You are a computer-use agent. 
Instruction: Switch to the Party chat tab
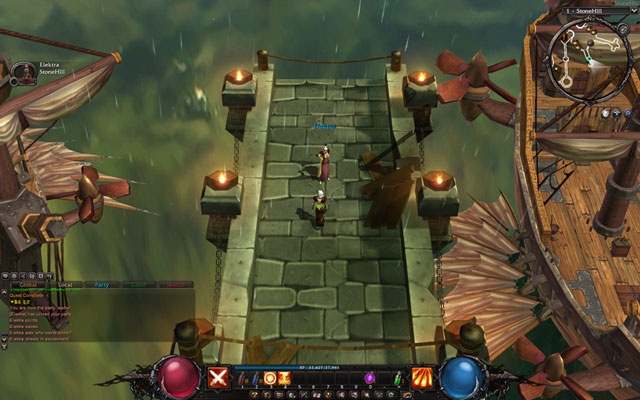tap(101, 285)
